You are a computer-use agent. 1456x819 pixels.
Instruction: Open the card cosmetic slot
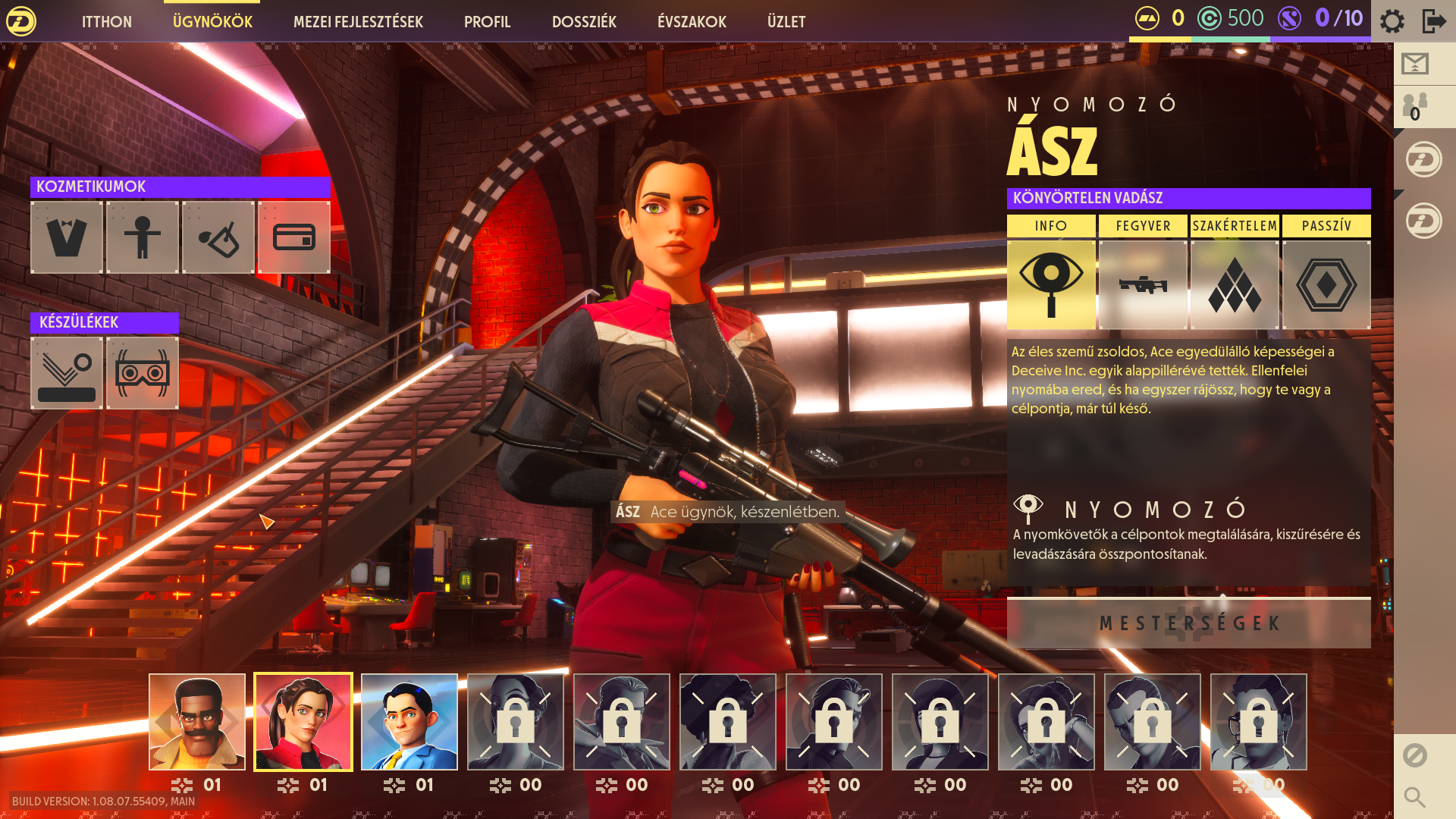click(x=294, y=237)
